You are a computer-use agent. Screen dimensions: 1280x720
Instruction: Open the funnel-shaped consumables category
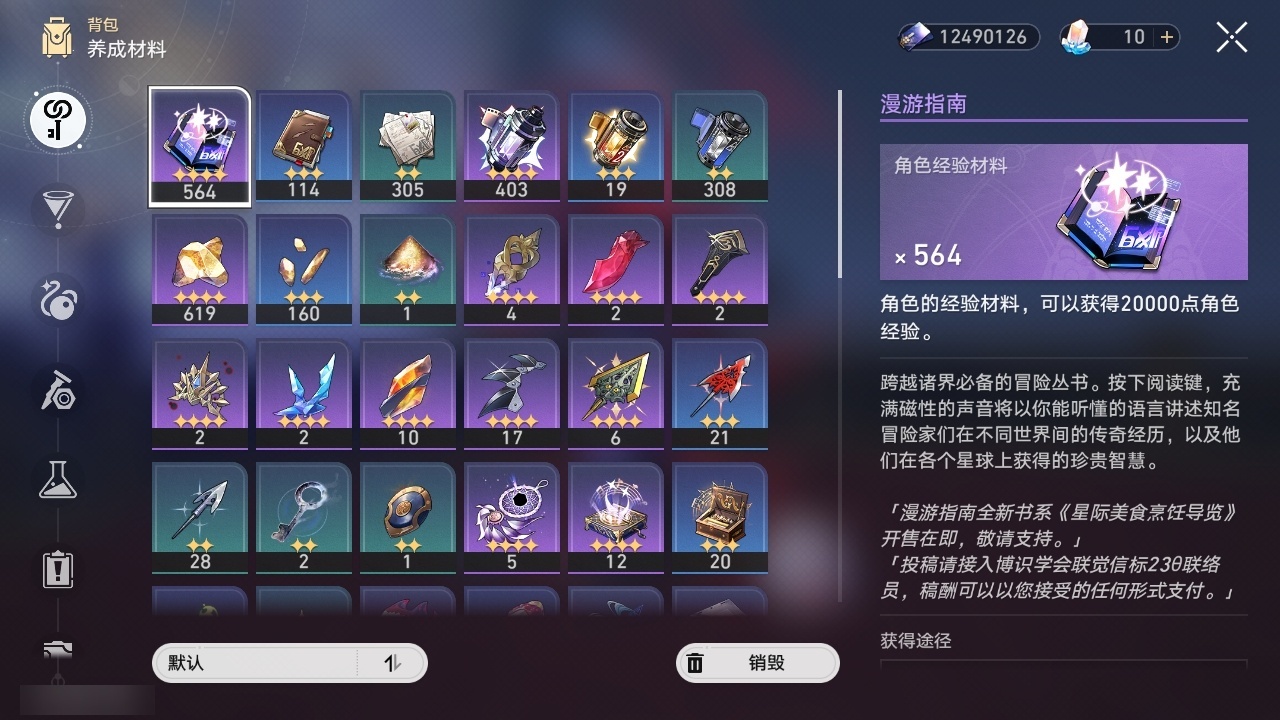[x=57, y=207]
